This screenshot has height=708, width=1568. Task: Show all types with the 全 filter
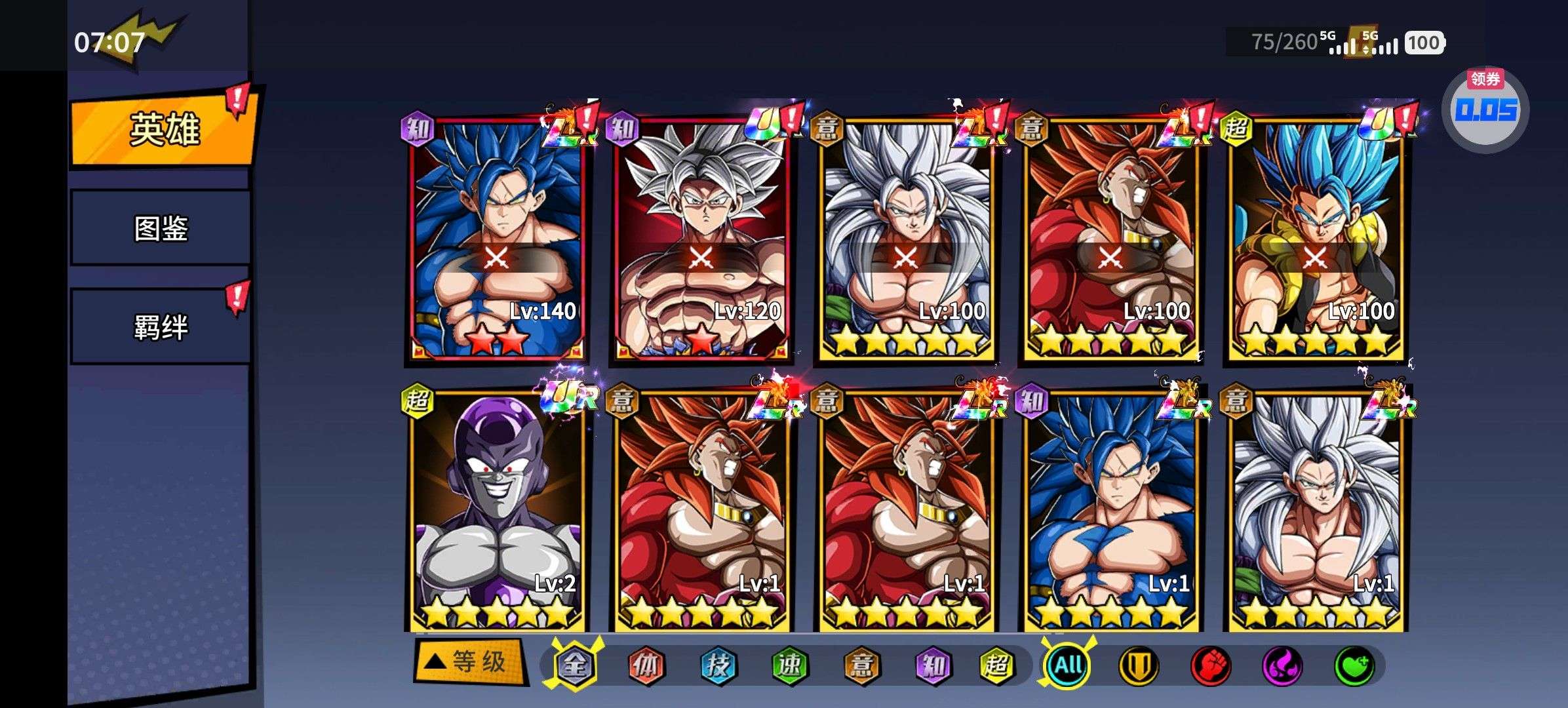(575, 665)
